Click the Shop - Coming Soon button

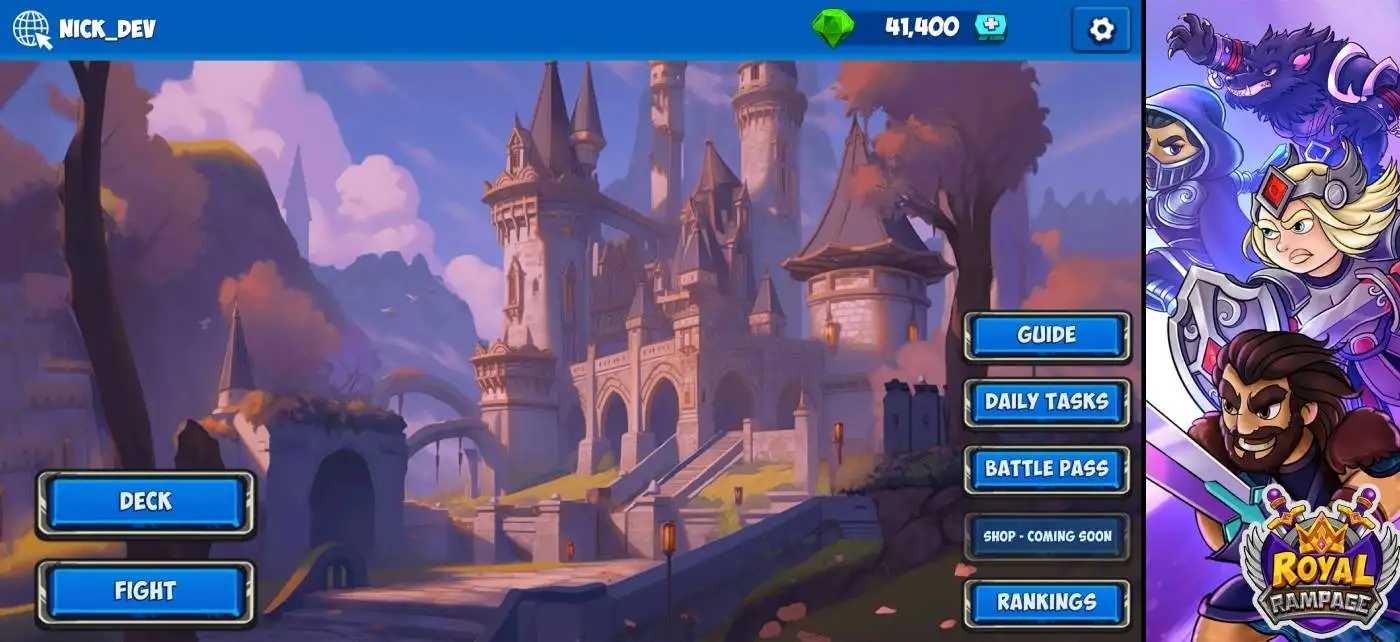coord(1046,536)
